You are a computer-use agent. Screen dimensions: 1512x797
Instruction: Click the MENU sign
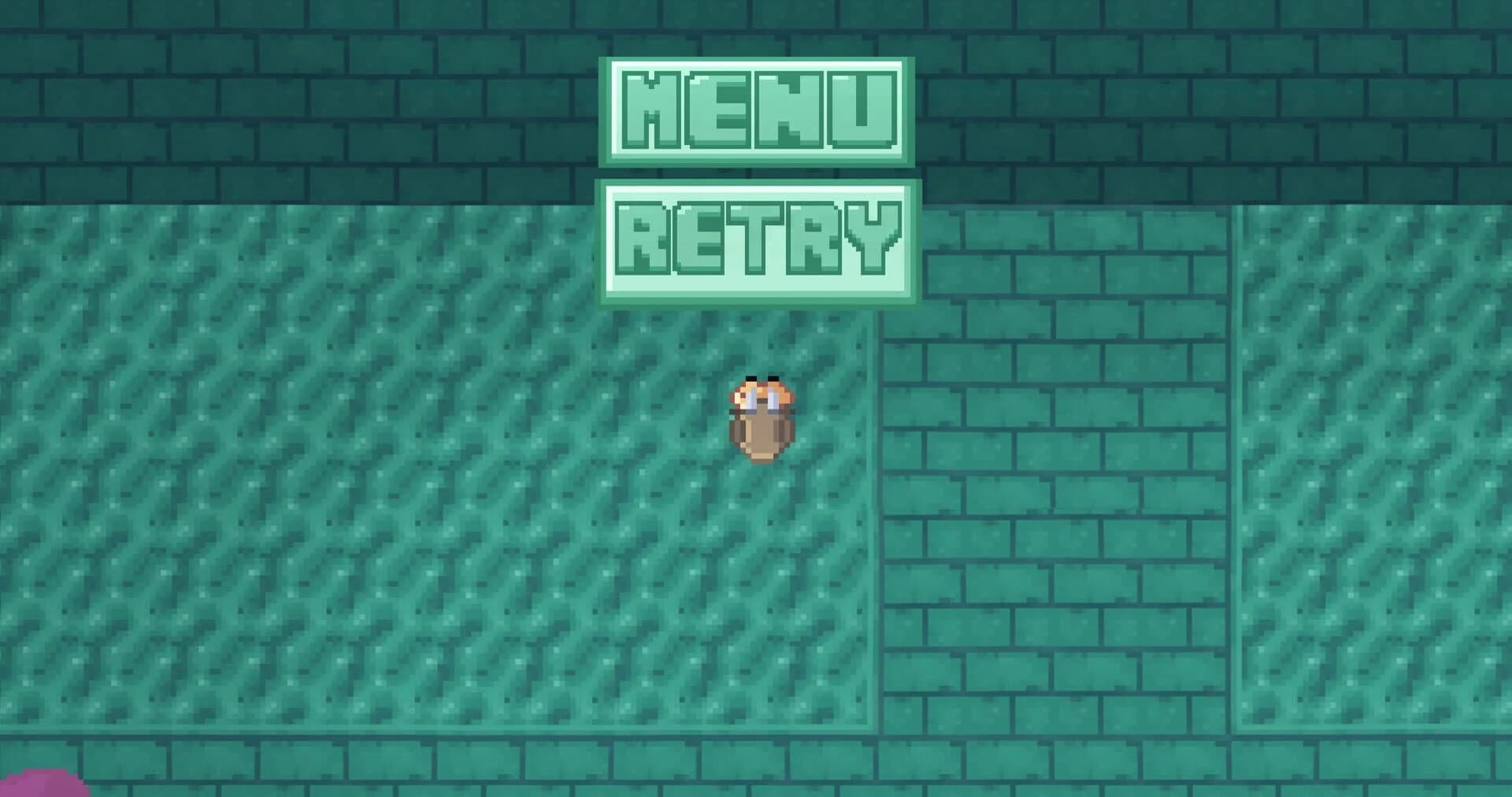pyautogui.click(x=756, y=110)
